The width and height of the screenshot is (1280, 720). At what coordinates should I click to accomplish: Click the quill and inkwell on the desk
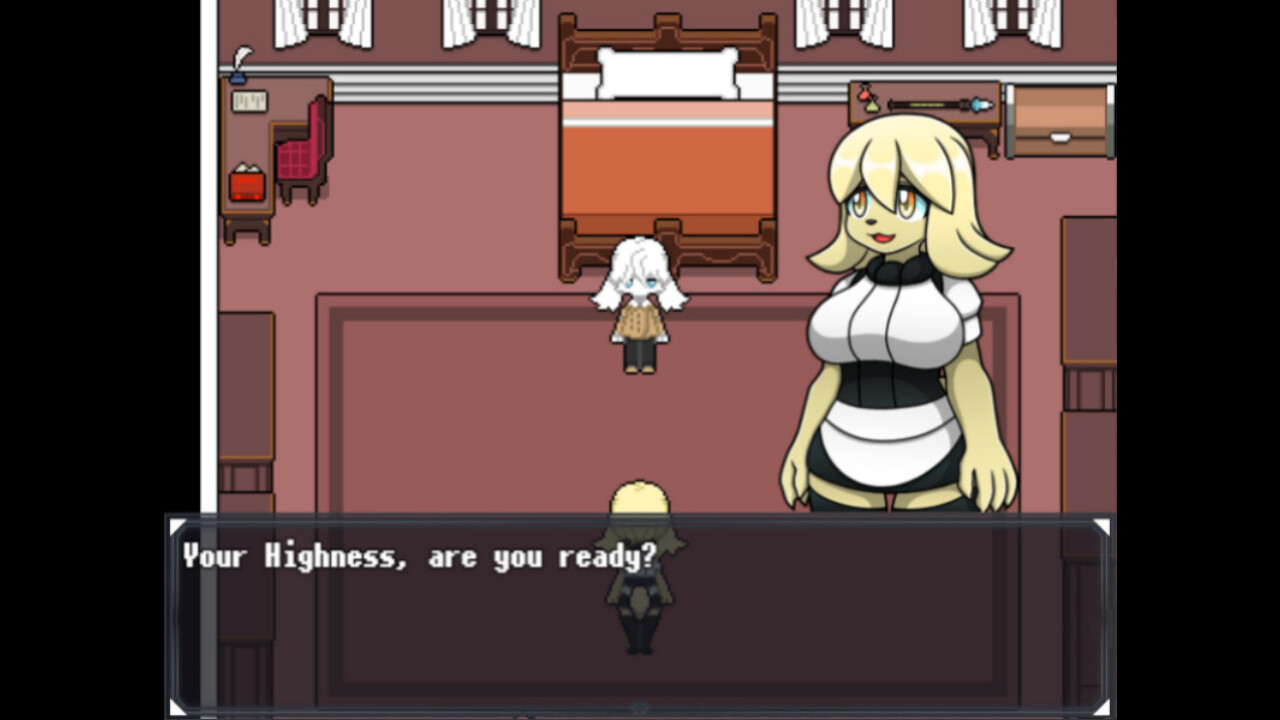tap(238, 72)
